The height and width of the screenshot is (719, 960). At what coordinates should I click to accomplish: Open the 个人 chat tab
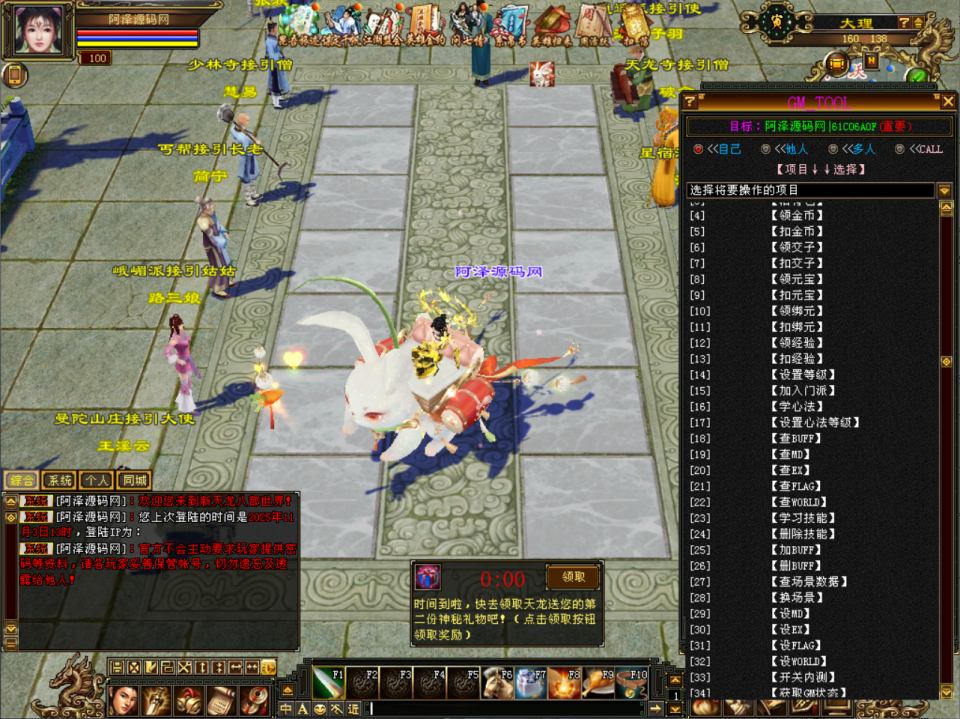coord(97,481)
